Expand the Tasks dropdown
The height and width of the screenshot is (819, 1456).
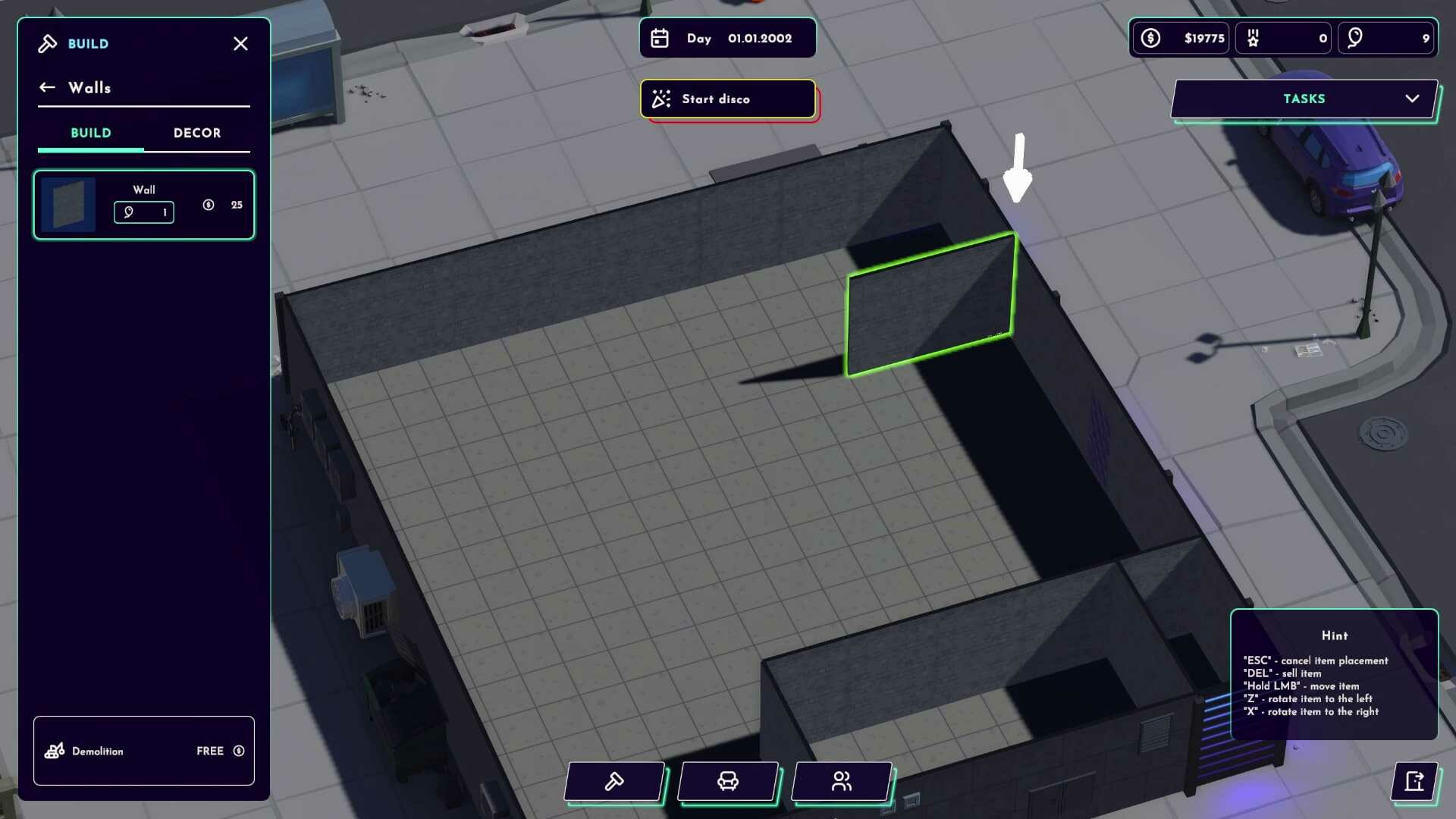pos(1412,98)
